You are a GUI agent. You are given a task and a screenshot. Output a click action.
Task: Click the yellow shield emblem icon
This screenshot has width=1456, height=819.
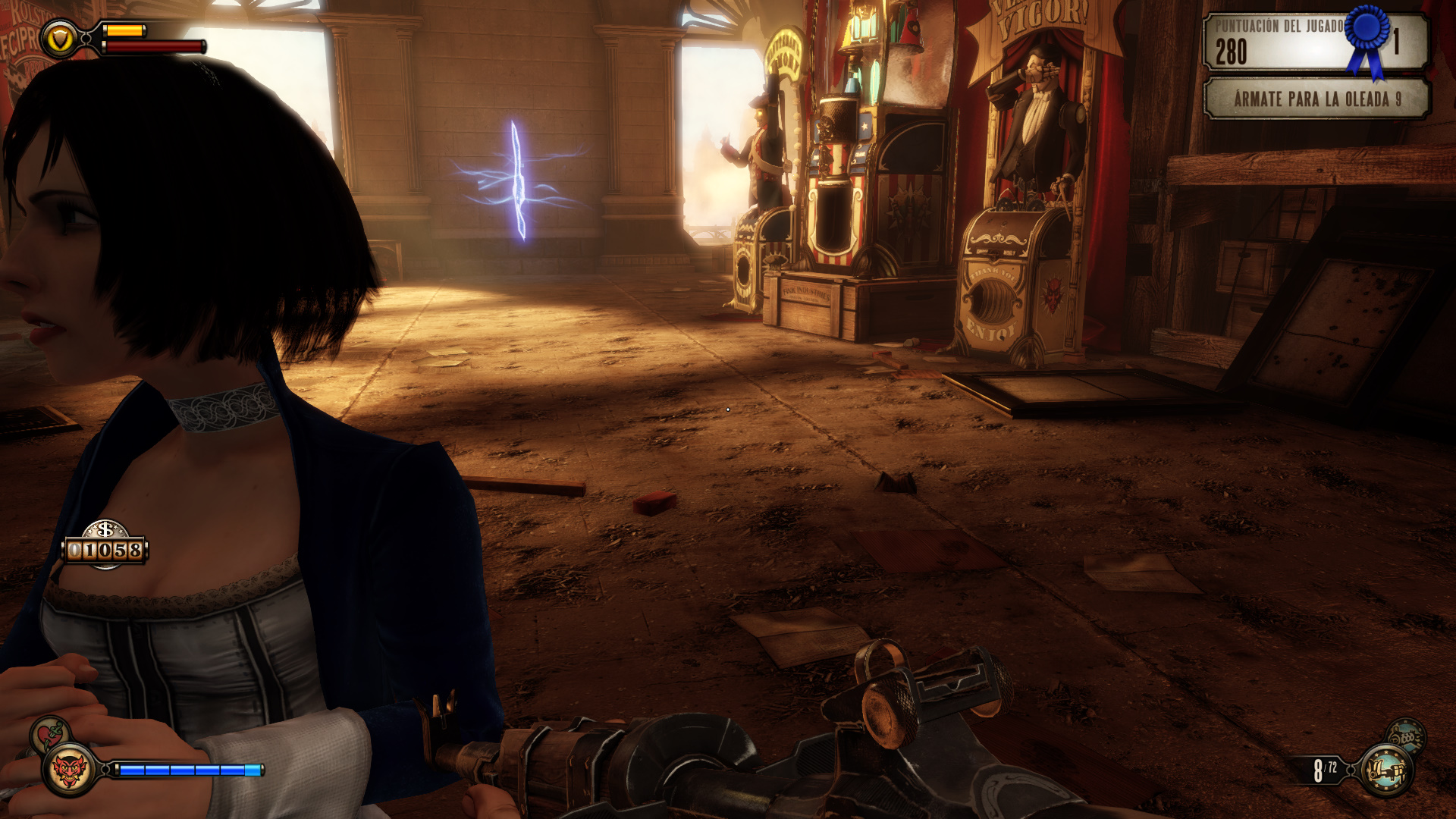click(59, 38)
